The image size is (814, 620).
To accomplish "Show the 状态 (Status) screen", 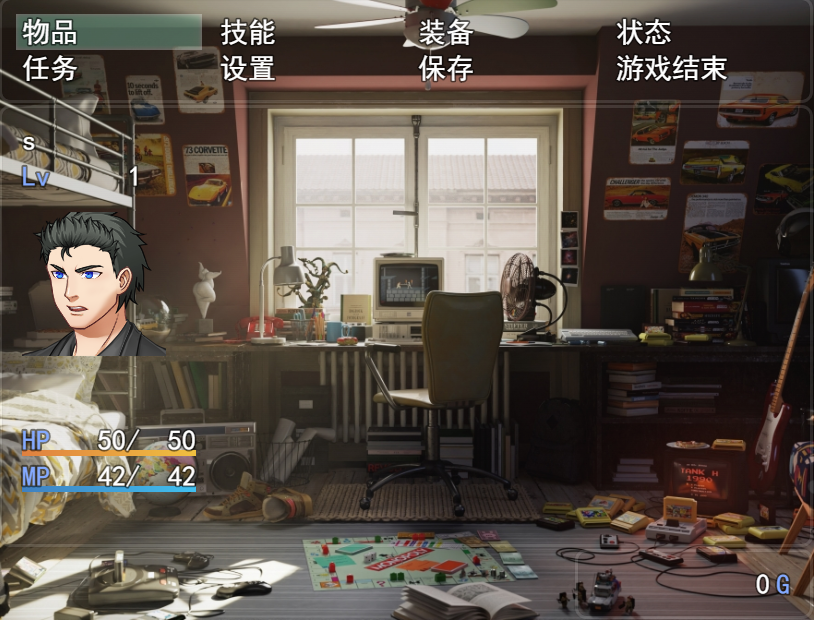I will 644,32.
